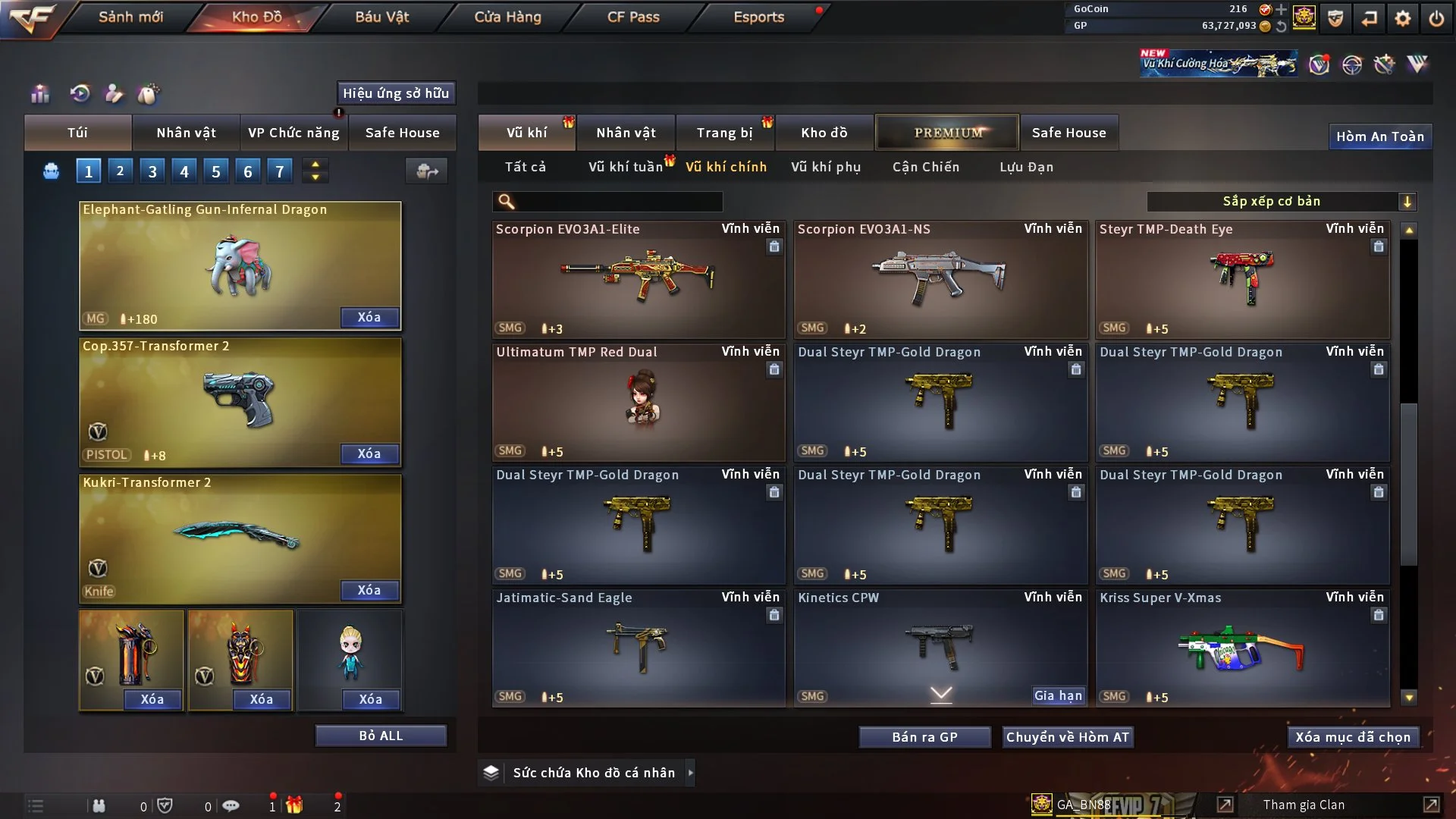Viewport: 1456px width, 819px height.
Task: Delete selection with Xóa mục đã chọn
Action: (x=1352, y=737)
